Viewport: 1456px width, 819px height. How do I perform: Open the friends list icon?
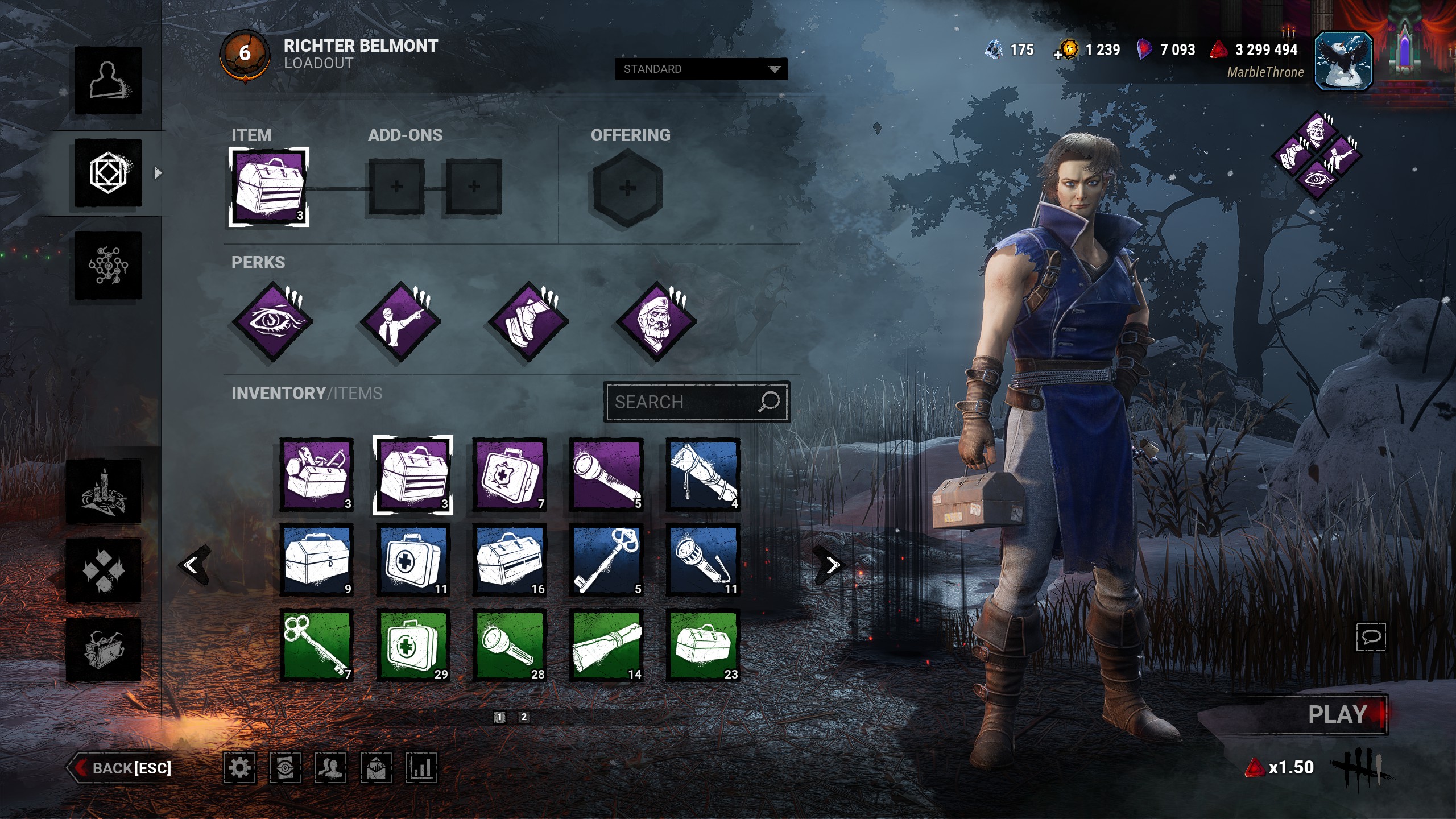pos(330,768)
